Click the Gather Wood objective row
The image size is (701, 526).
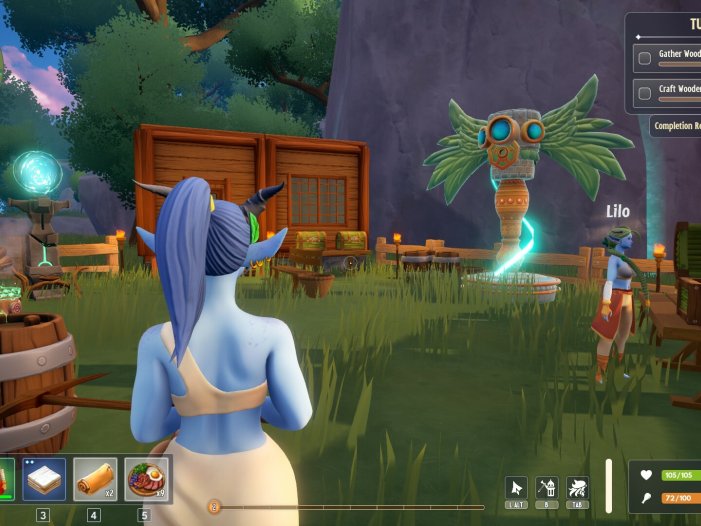(668, 58)
